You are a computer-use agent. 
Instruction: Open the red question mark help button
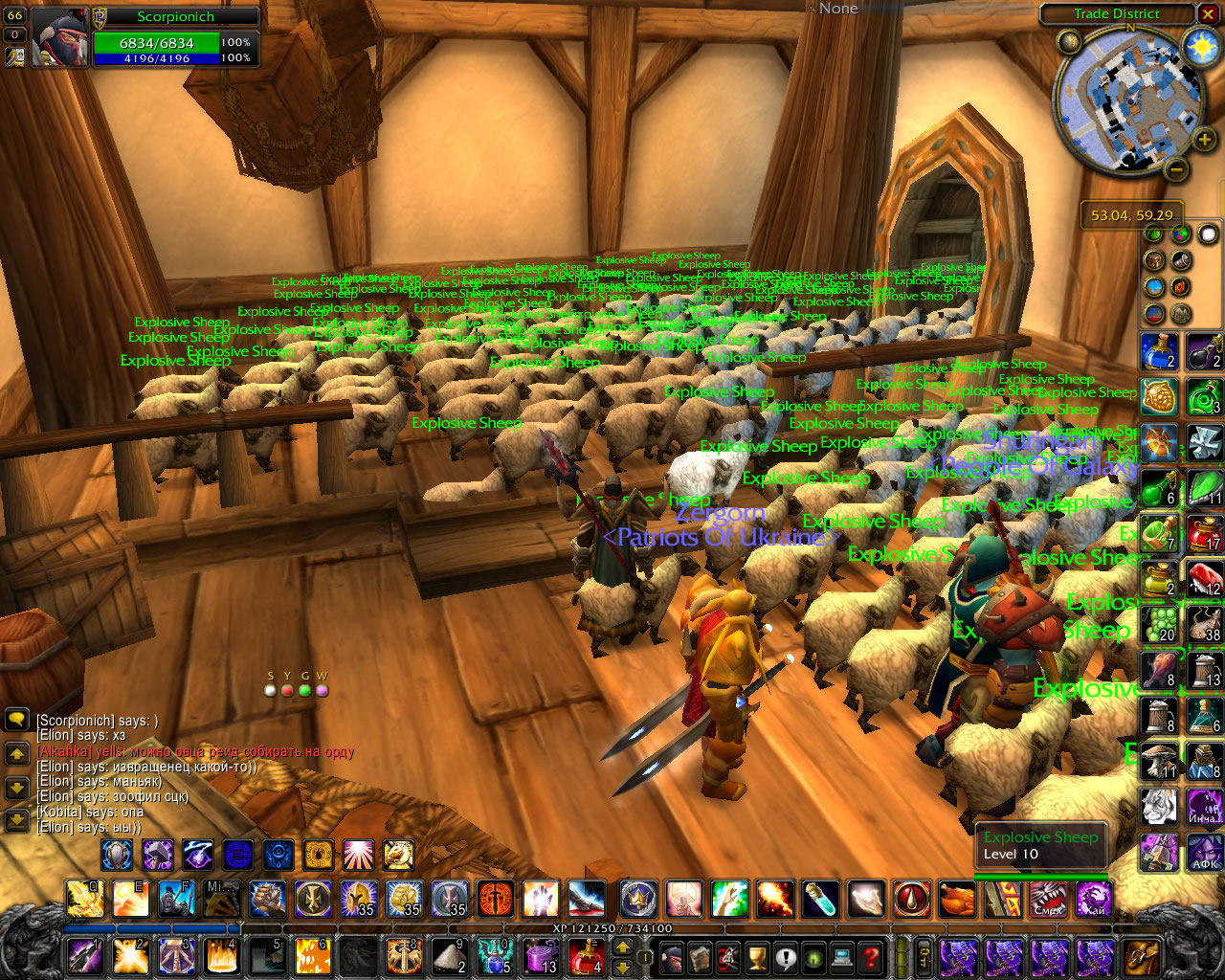(x=870, y=956)
